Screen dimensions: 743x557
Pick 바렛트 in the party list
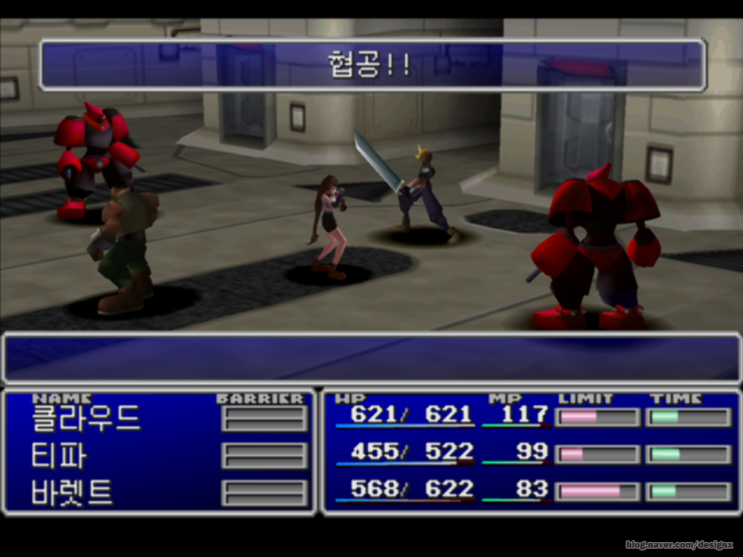pyautogui.click(x=72, y=492)
